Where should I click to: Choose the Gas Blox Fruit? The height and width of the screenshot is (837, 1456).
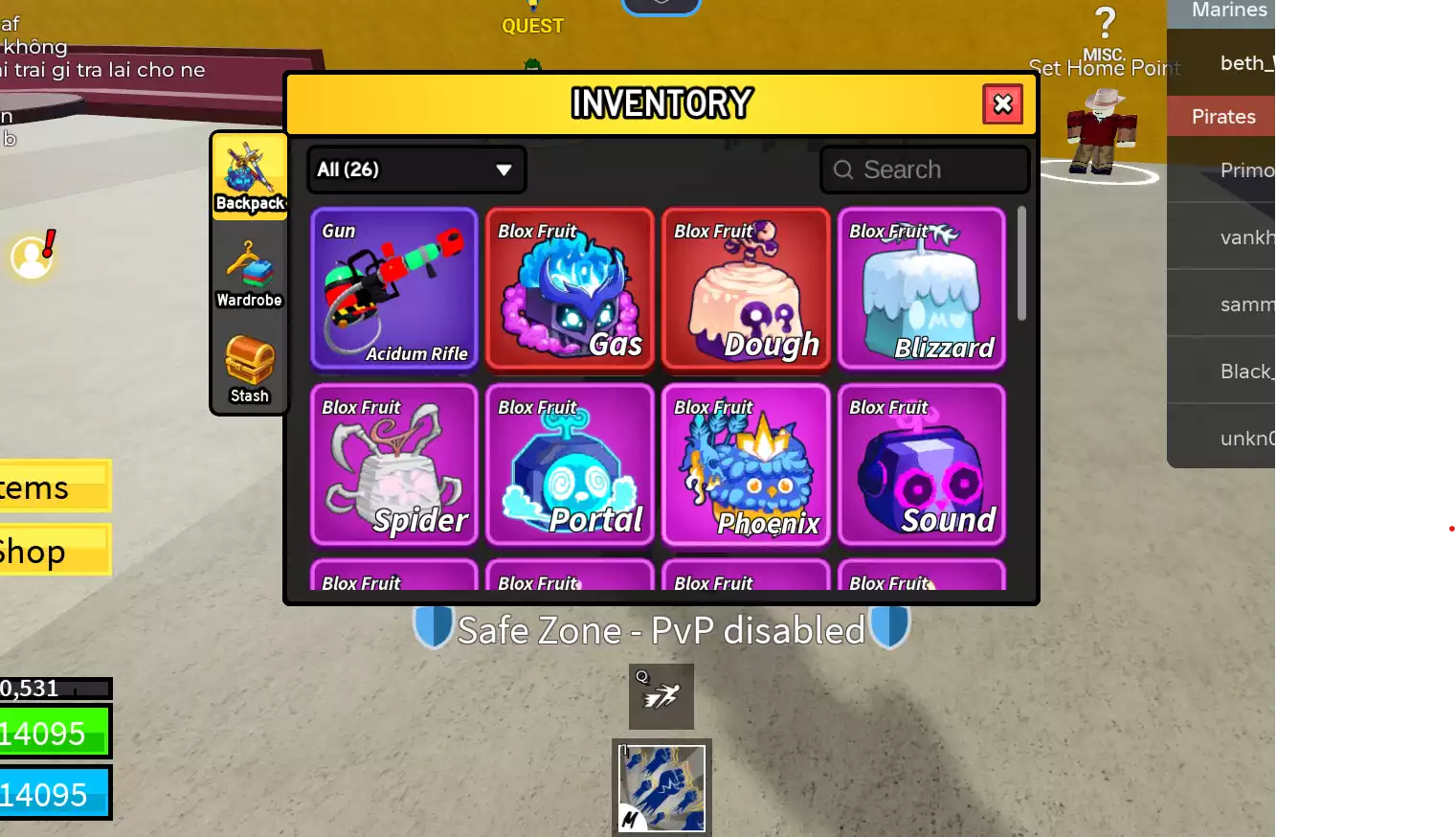570,288
